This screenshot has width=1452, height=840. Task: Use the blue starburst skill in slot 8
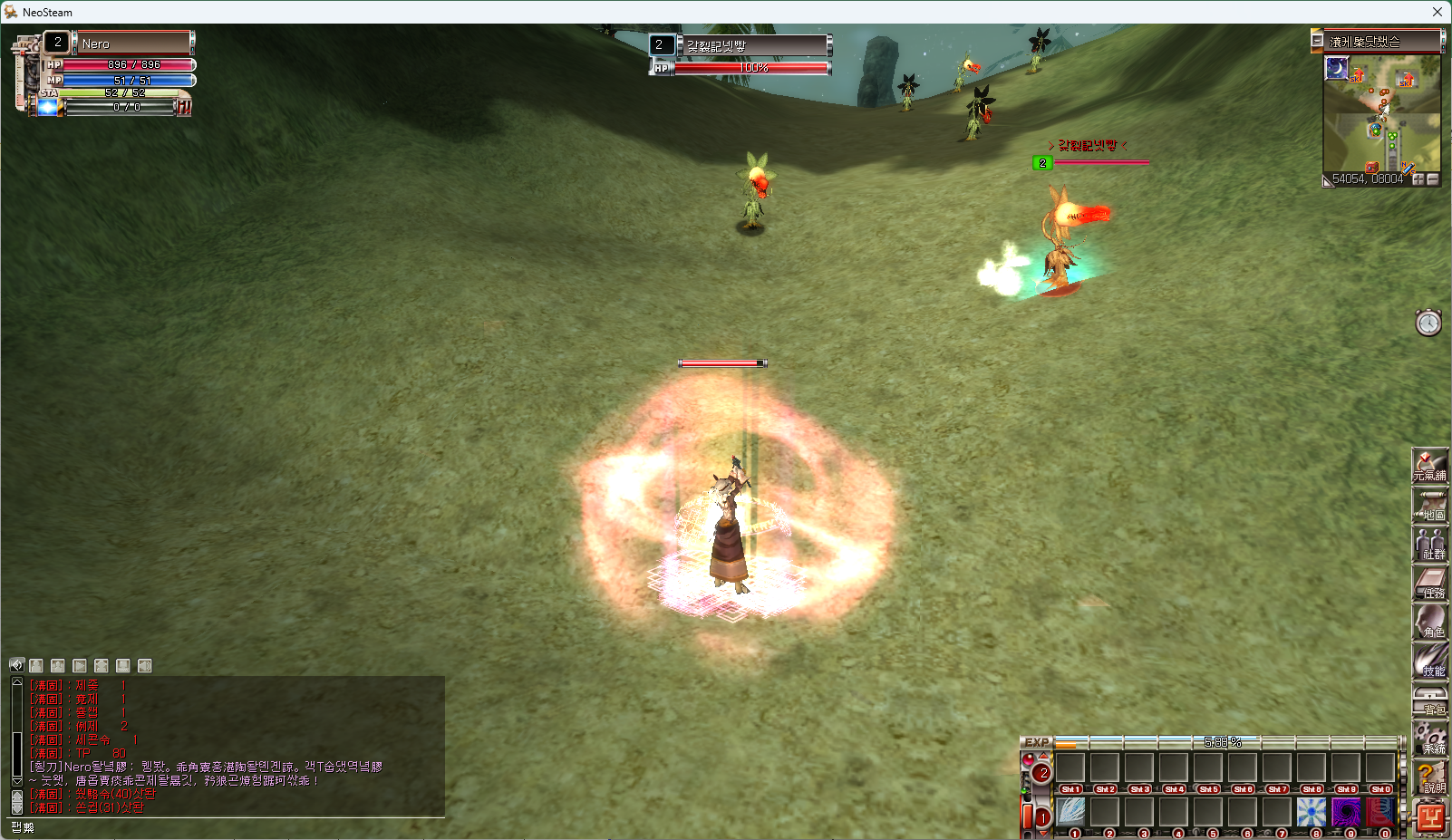click(x=1311, y=811)
